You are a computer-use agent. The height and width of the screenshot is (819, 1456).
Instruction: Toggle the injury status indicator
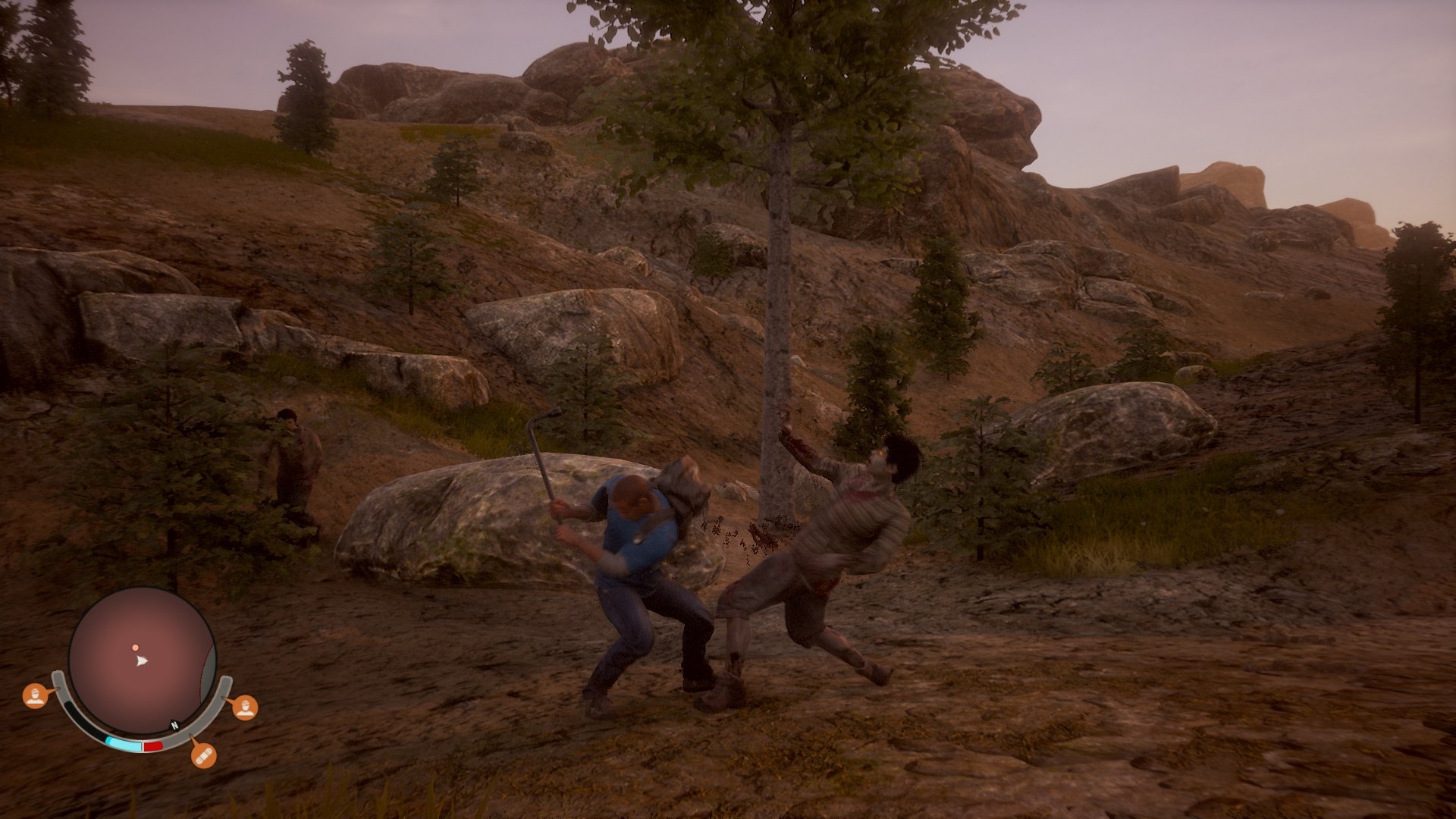pos(204,756)
